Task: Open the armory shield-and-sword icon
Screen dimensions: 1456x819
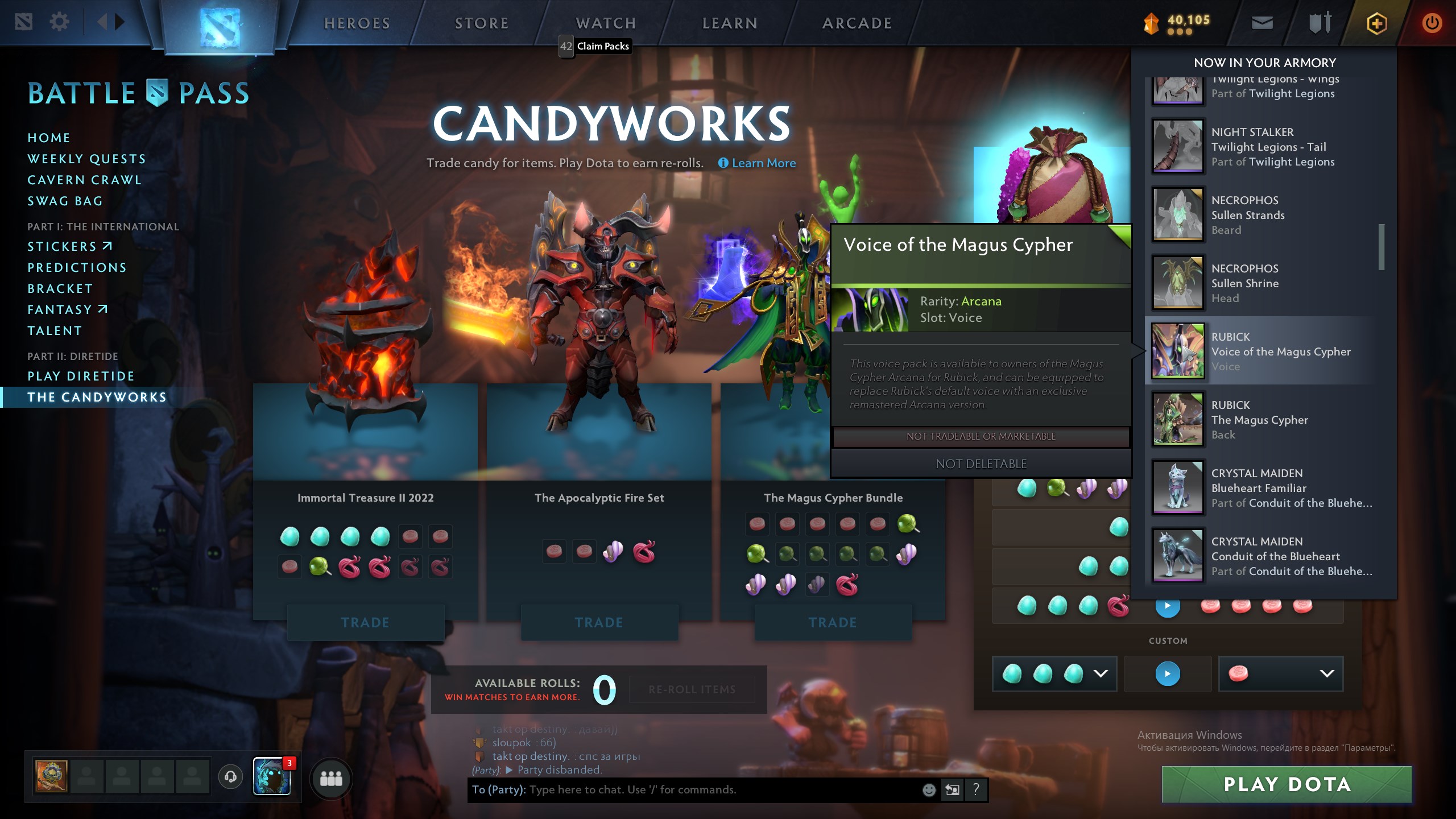Action: (1319, 24)
